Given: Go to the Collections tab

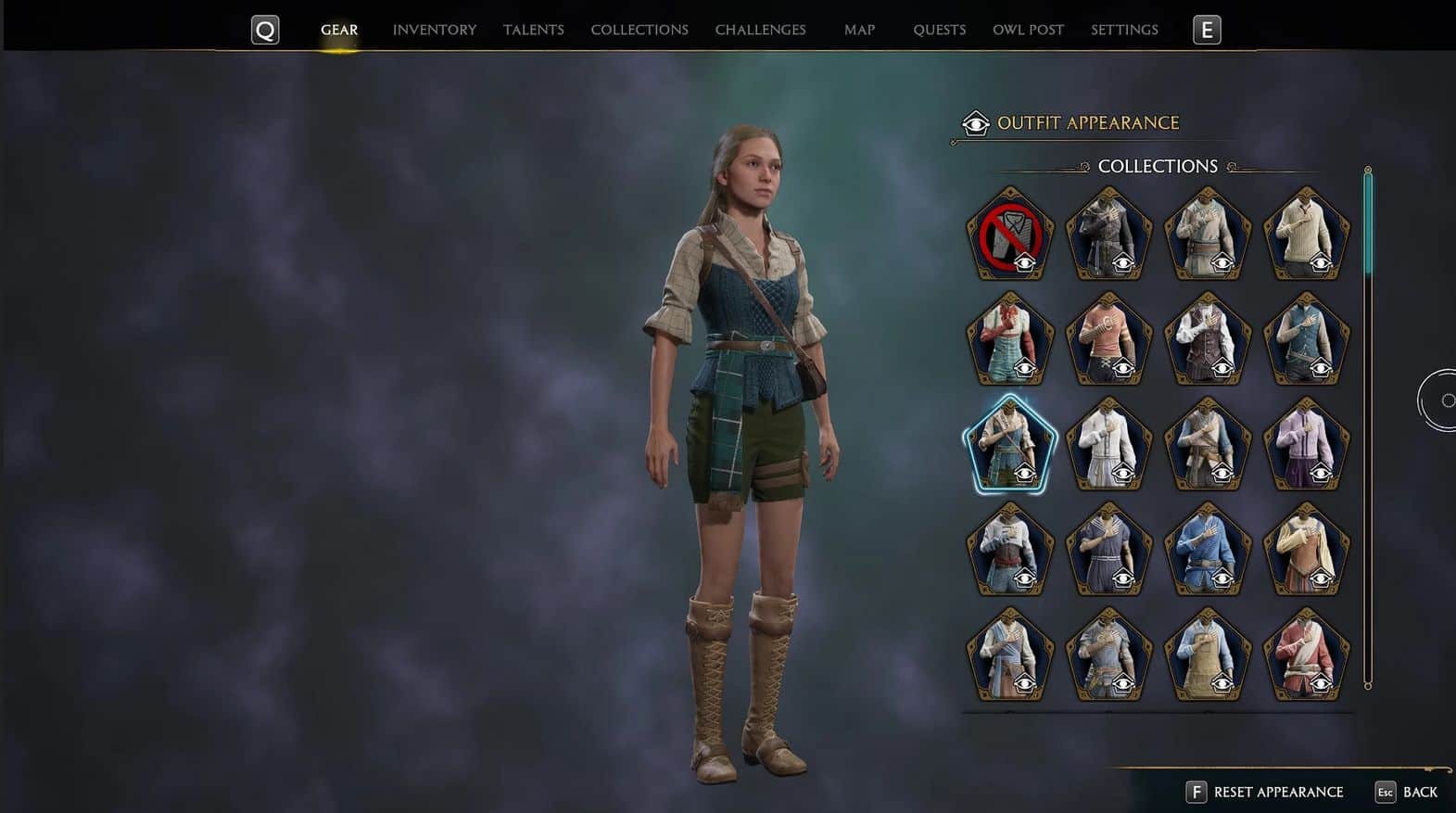Looking at the screenshot, I should click(639, 30).
